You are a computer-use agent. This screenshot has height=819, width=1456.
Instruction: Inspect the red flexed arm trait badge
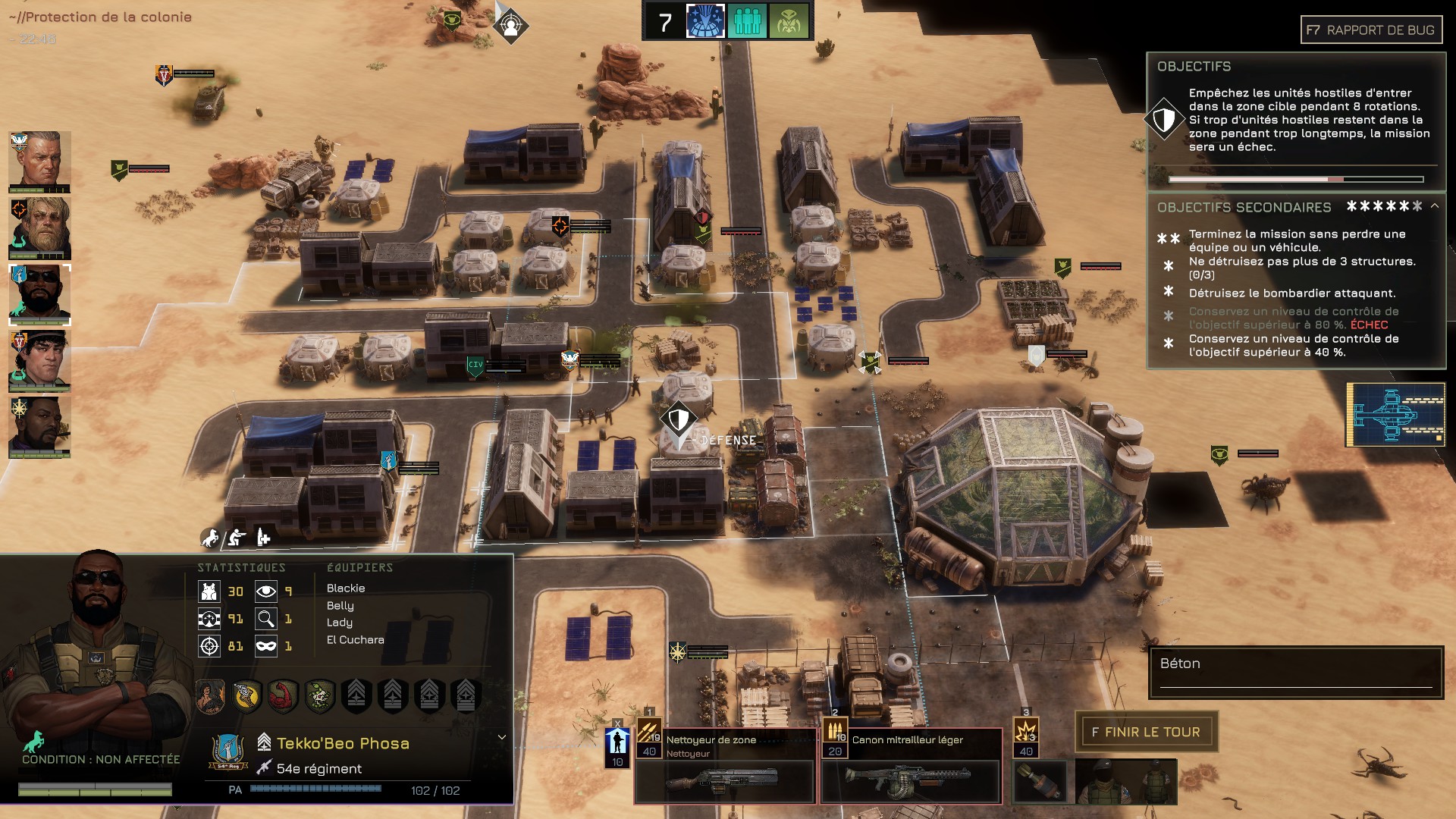pyautogui.click(x=283, y=695)
